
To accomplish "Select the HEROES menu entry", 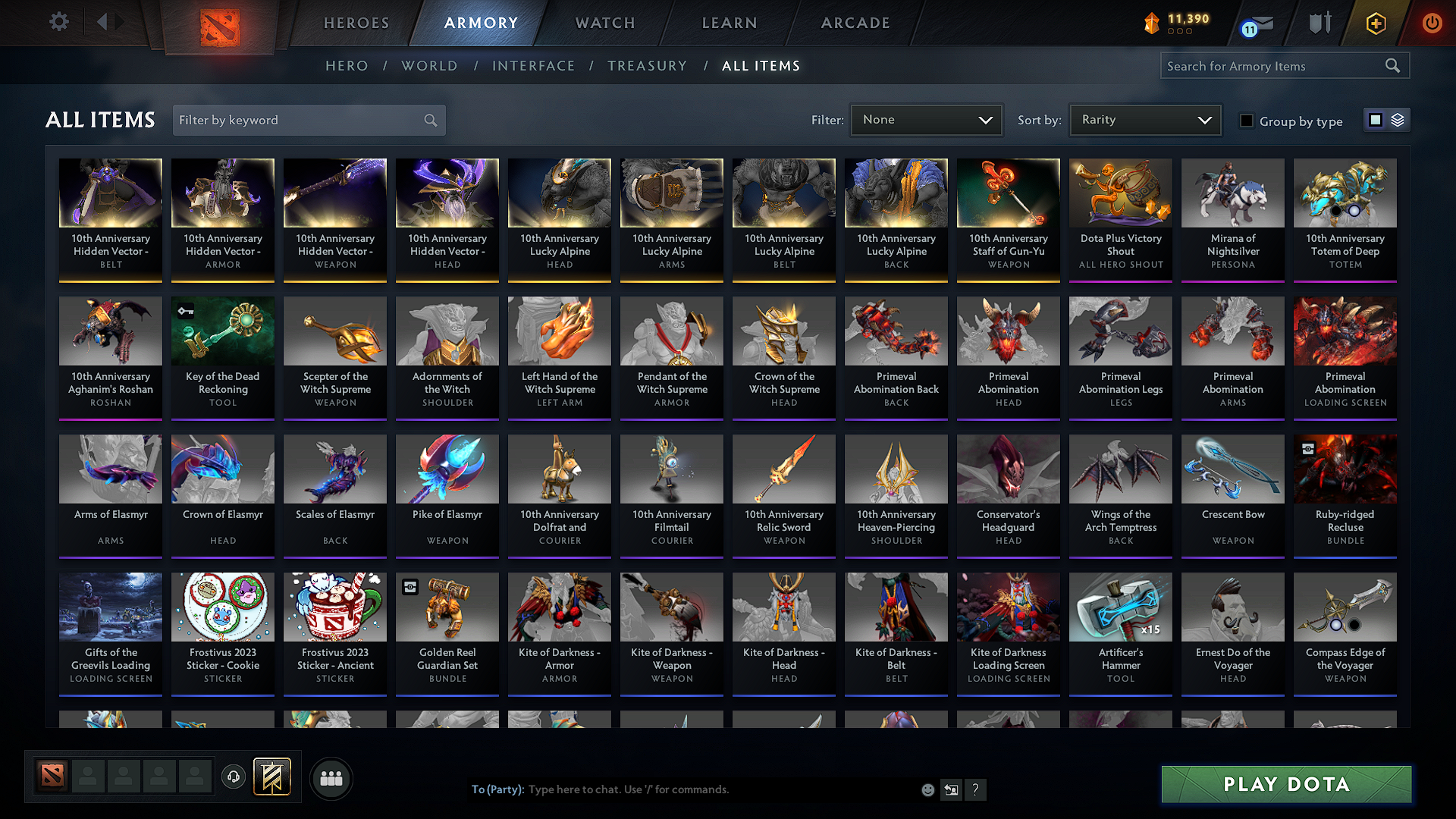I will tap(356, 23).
